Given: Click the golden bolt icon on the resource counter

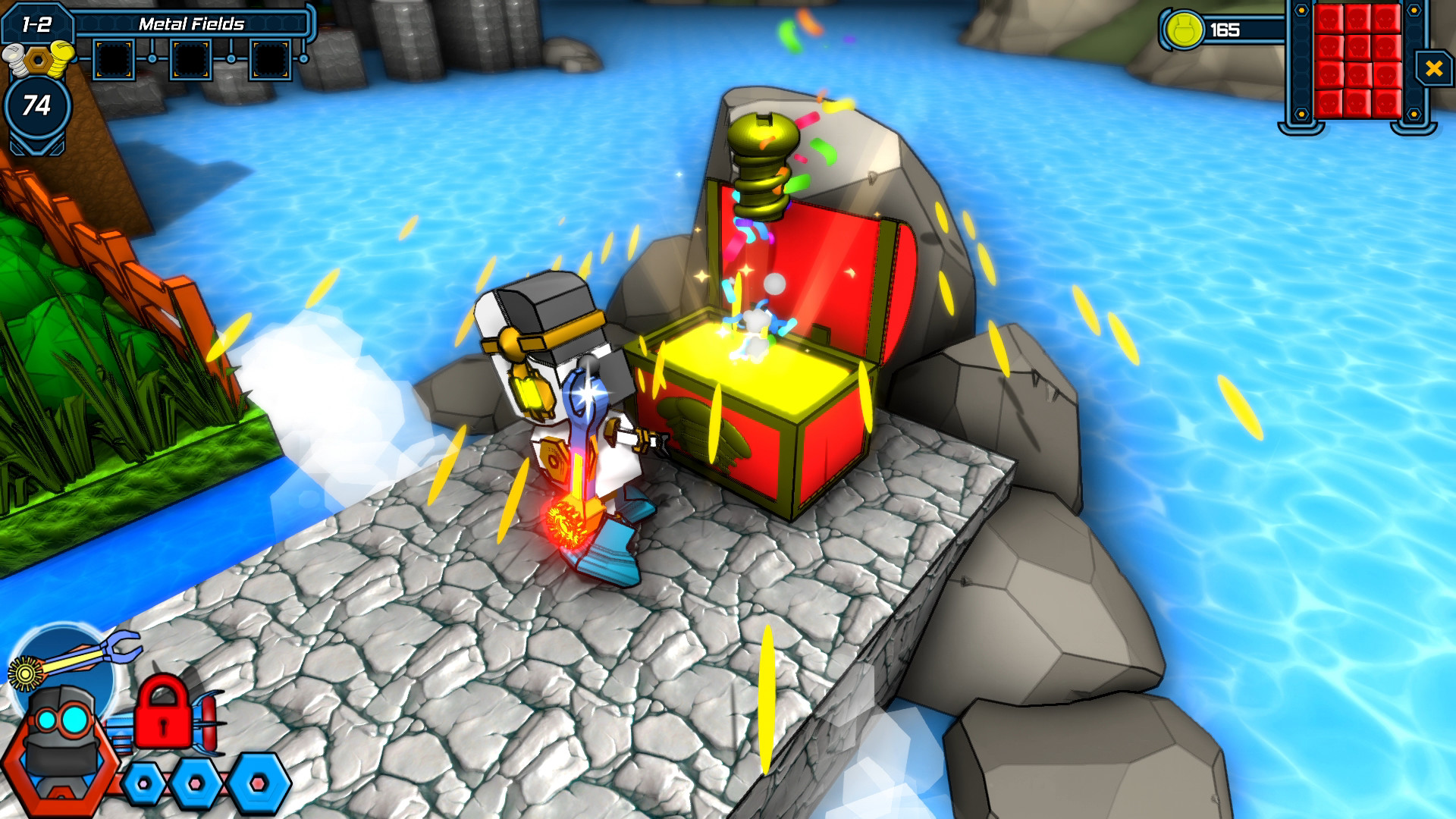Looking at the screenshot, I should pyautogui.click(x=37, y=61).
